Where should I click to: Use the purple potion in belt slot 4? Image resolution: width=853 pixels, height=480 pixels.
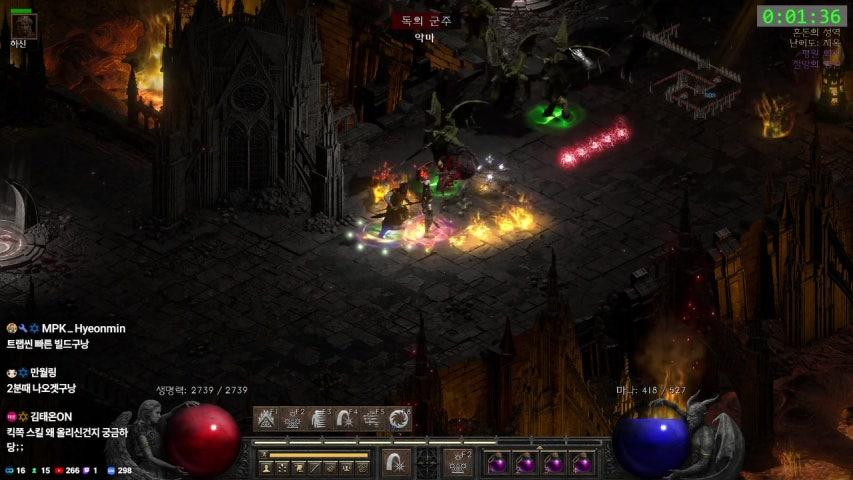point(582,463)
